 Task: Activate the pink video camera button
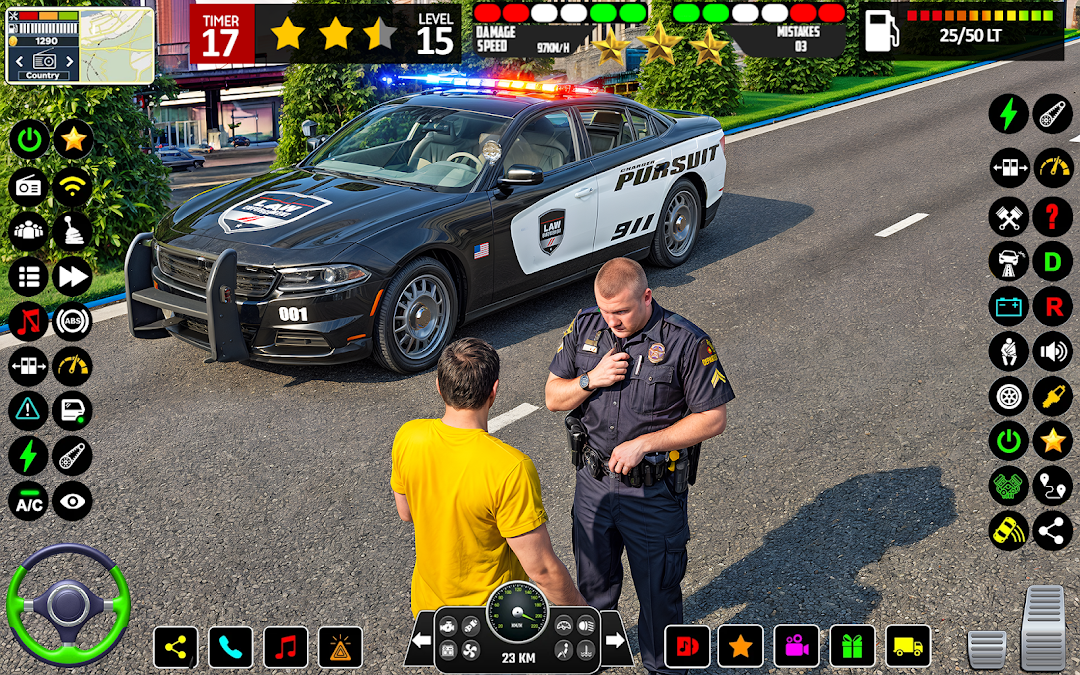tap(796, 647)
